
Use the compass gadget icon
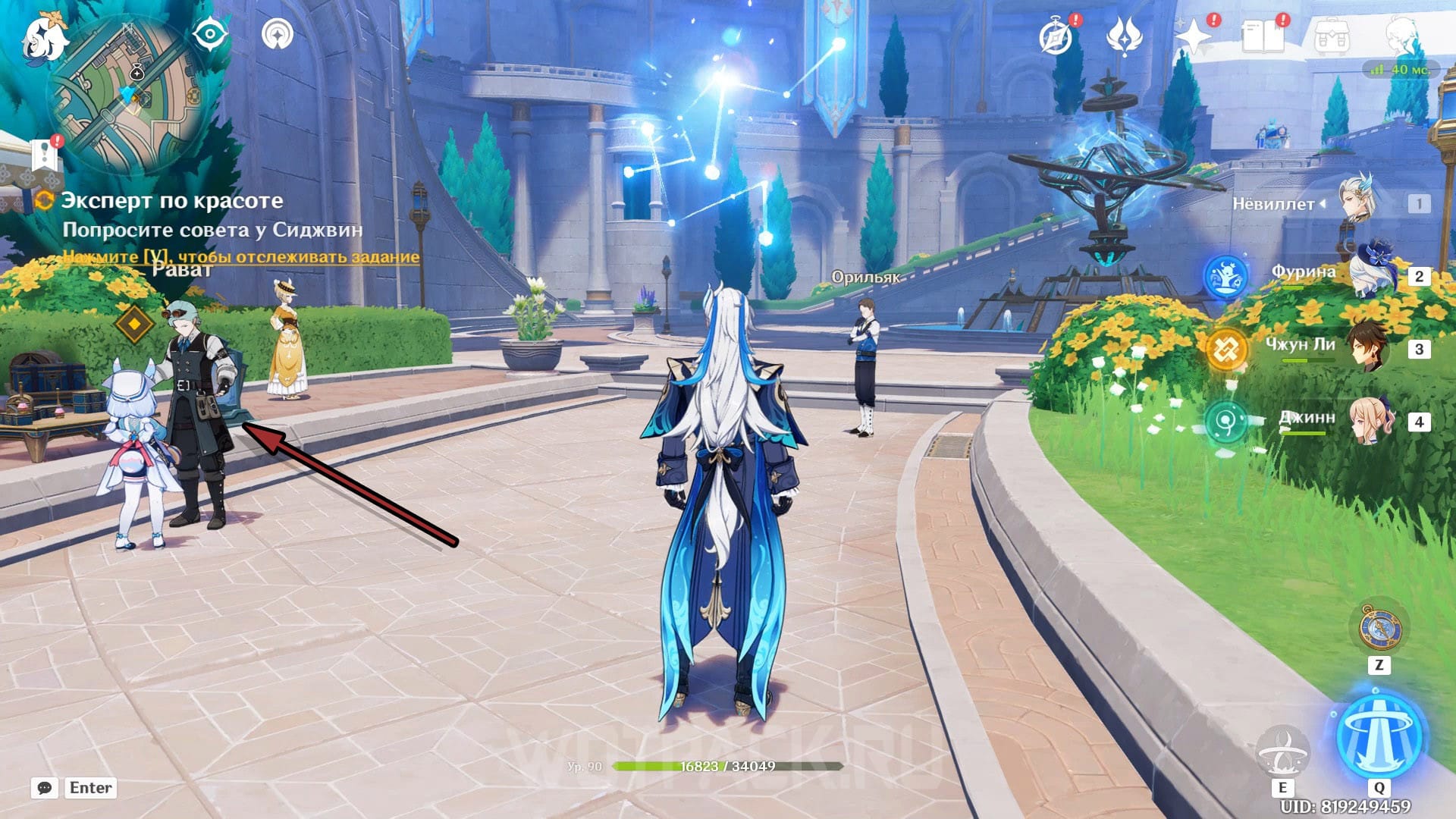(1379, 629)
